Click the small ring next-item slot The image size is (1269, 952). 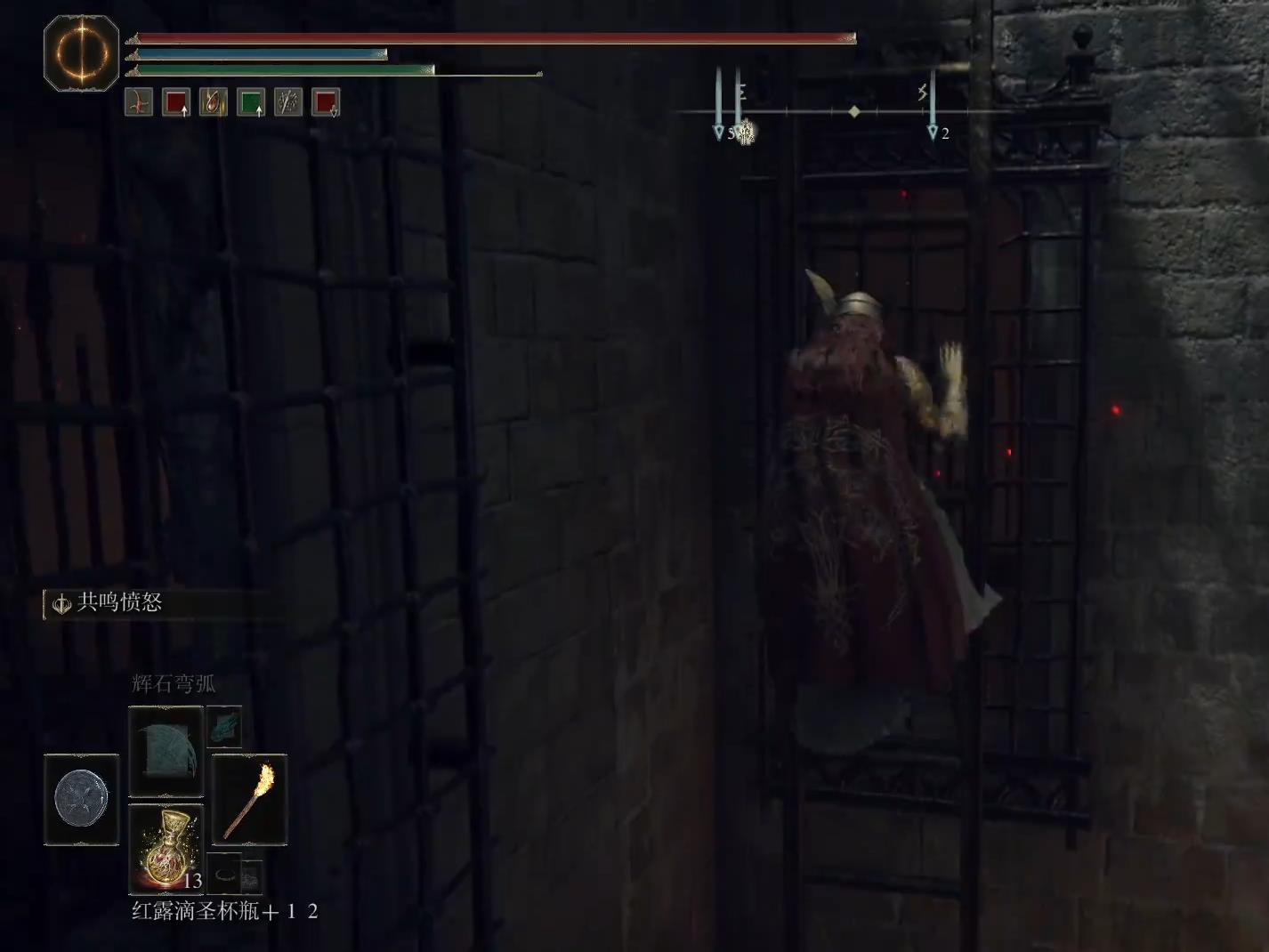(x=225, y=874)
